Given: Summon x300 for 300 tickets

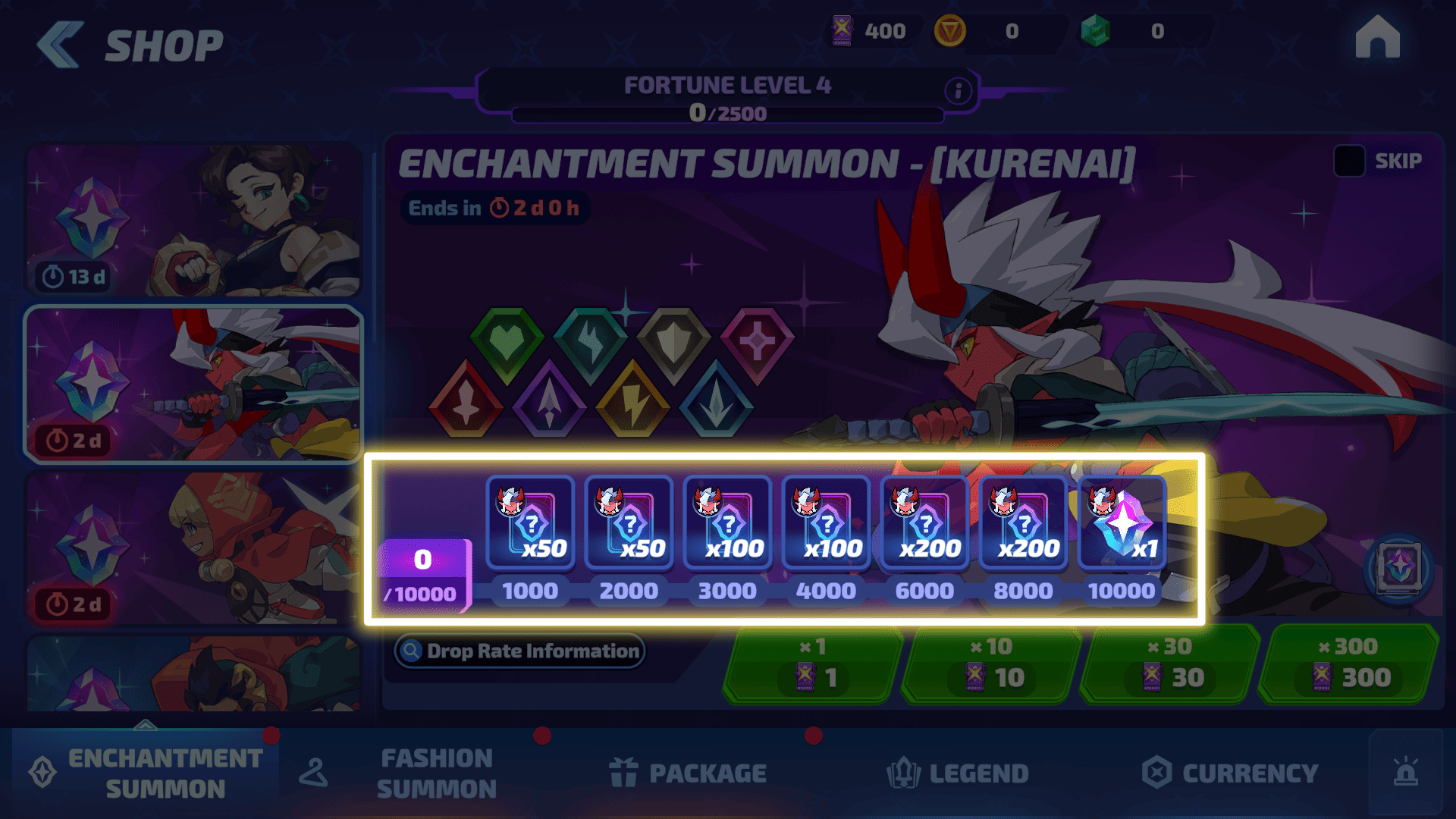Looking at the screenshot, I should (1348, 664).
